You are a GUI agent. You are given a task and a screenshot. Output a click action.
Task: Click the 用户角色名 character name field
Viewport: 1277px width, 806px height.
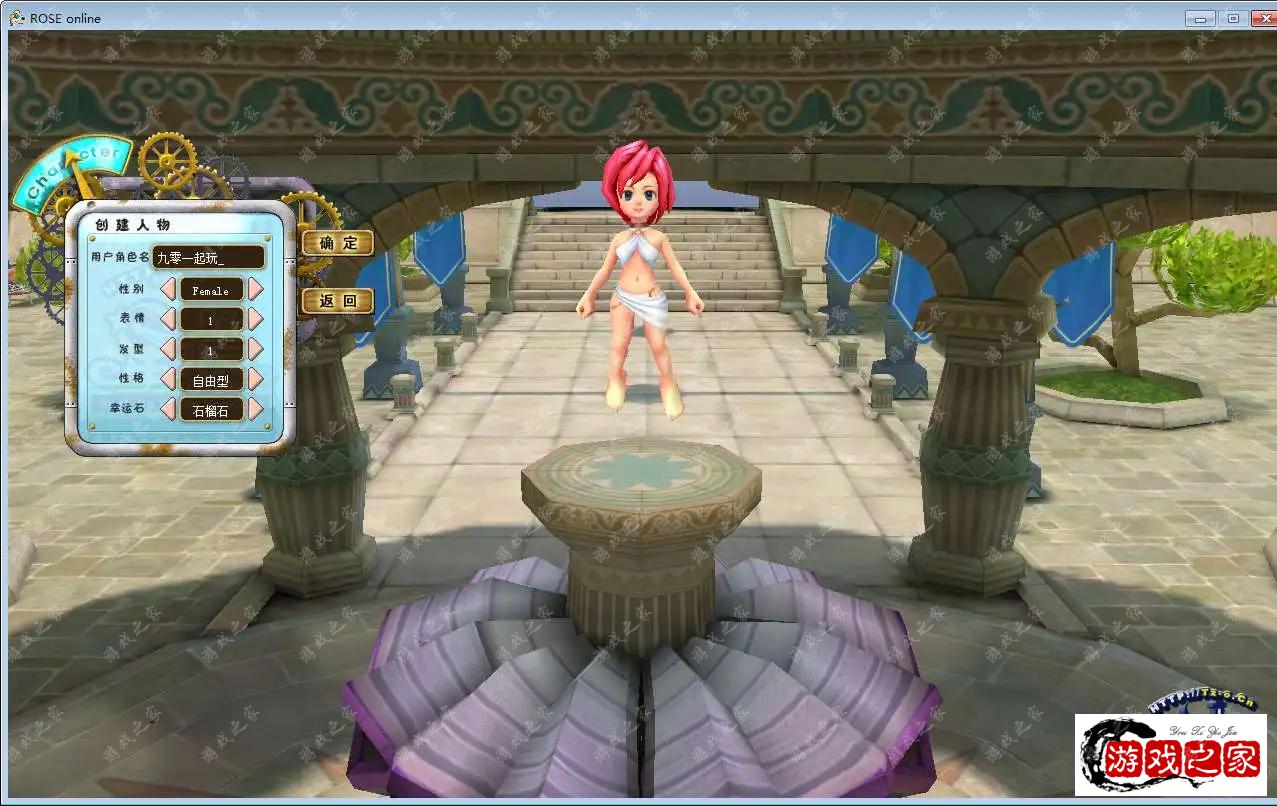tap(209, 258)
